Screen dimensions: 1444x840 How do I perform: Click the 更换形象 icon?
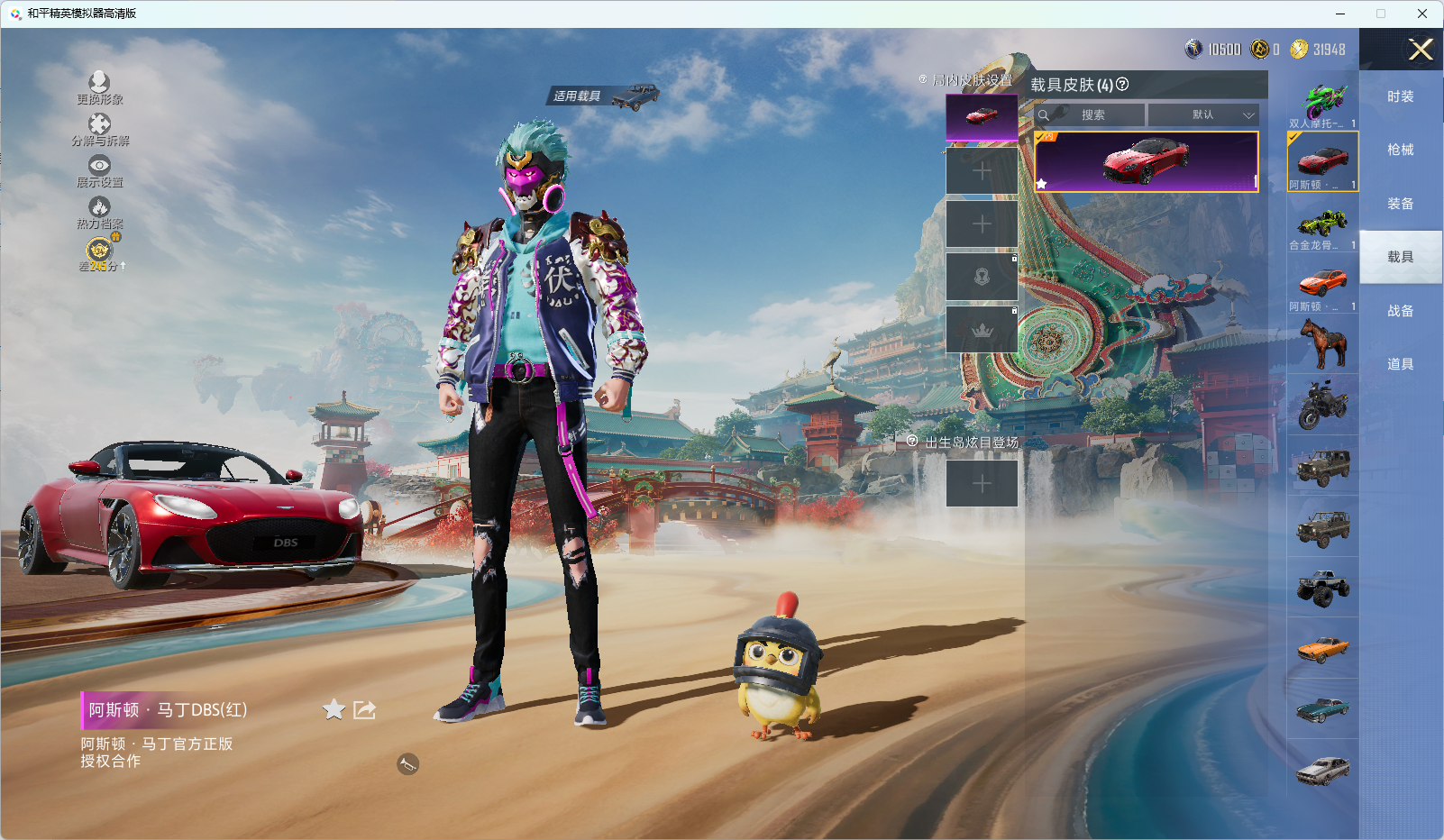pyautogui.click(x=99, y=83)
